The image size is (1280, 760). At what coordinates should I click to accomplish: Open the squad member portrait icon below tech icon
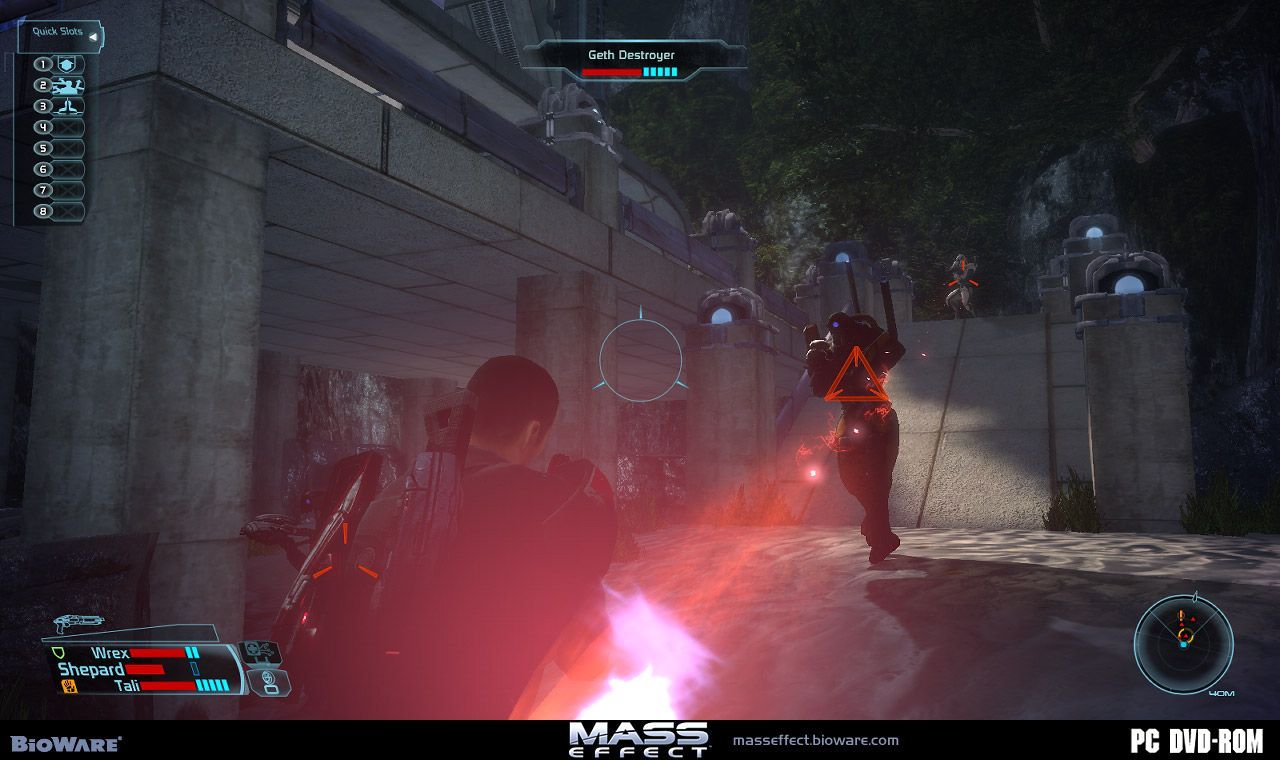[x=269, y=684]
